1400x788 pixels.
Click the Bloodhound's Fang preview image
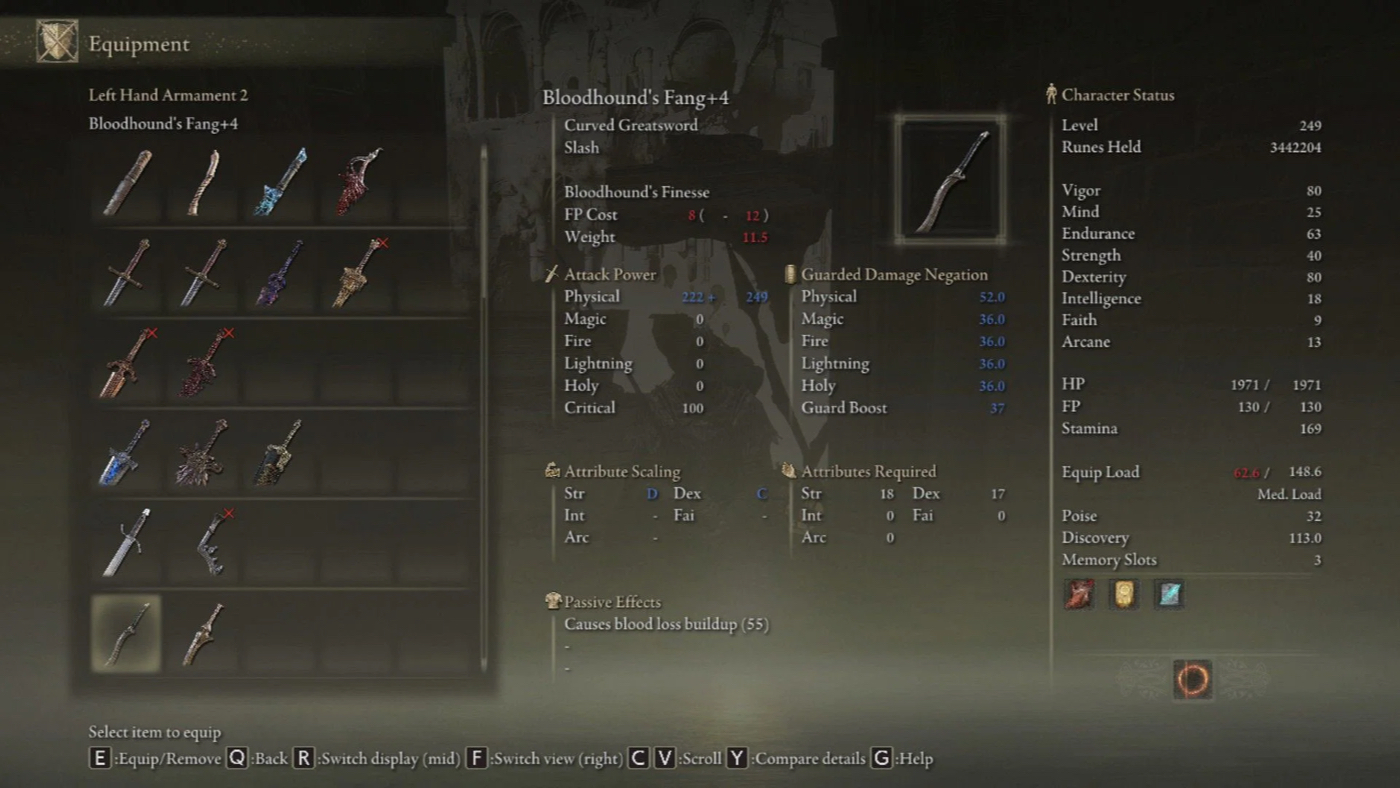pos(950,179)
